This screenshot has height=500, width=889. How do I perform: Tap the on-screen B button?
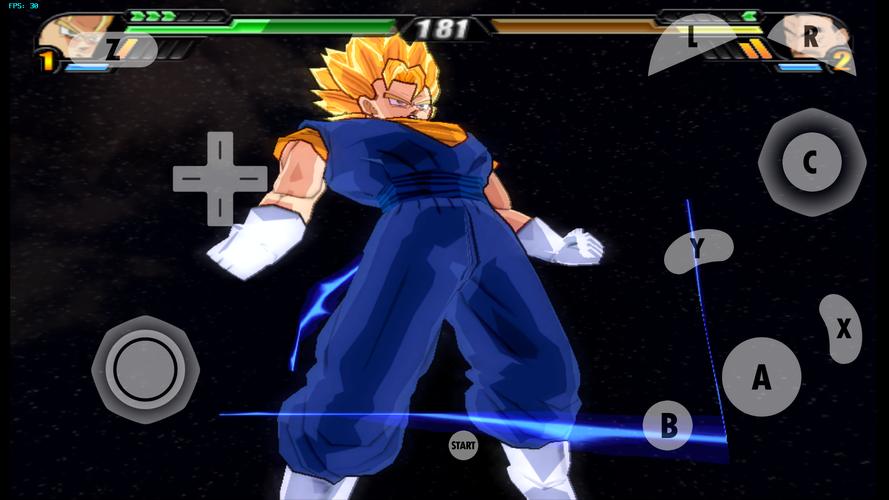[668, 426]
